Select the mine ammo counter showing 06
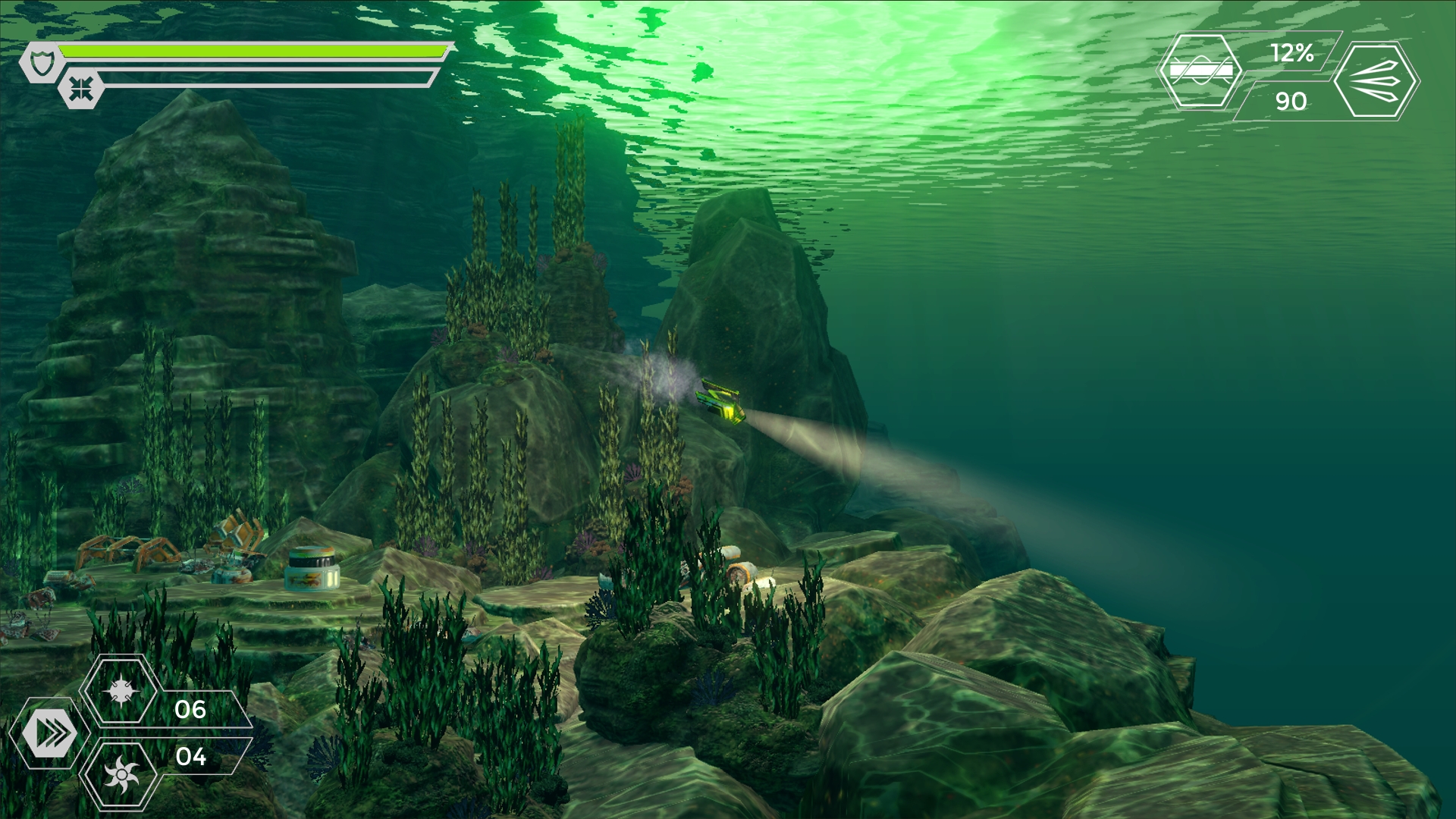Image resolution: width=1456 pixels, height=819 pixels. tap(190, 711)
